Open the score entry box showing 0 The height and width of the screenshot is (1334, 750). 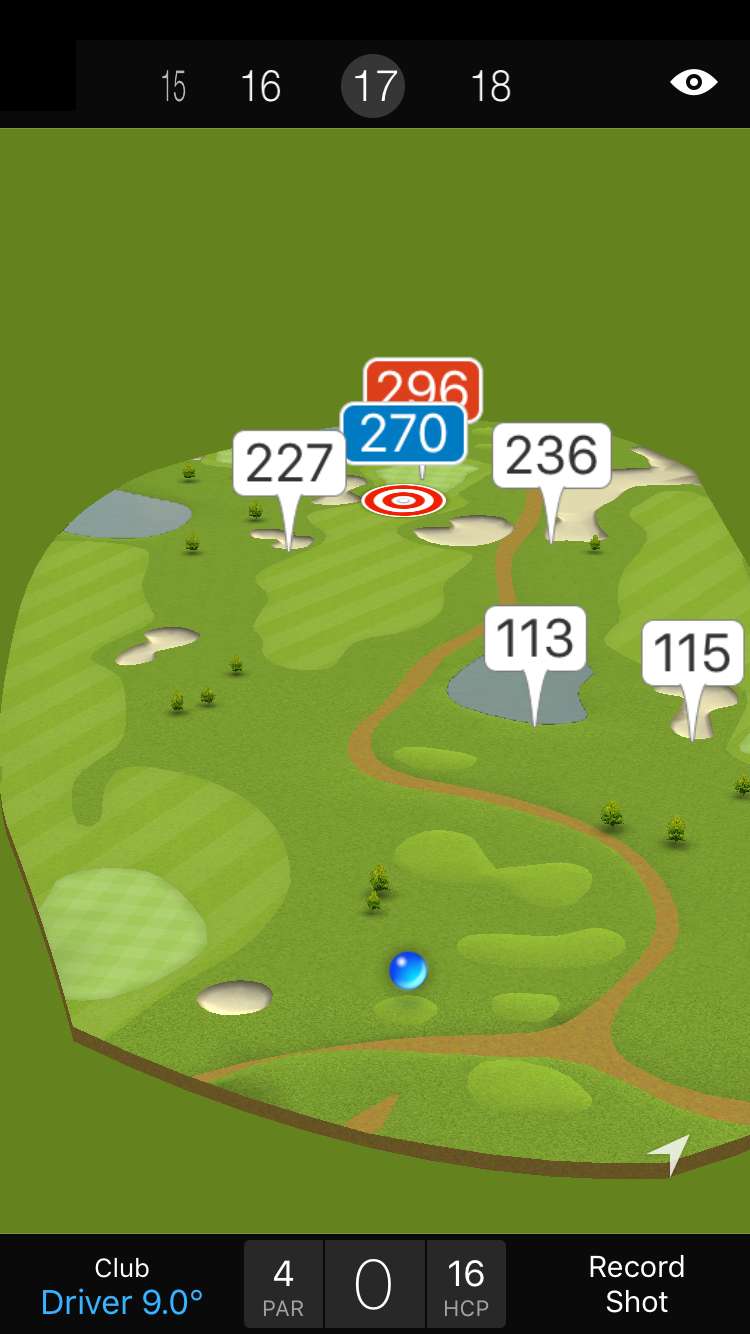coord(374,1285)
